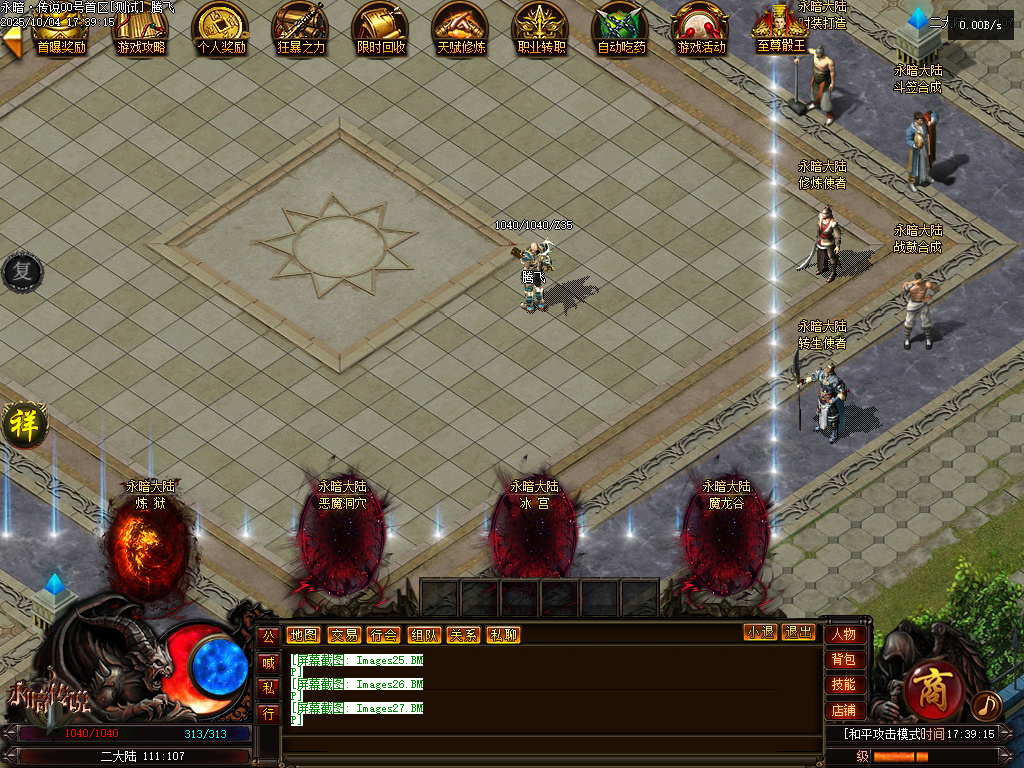
Task: Open the 天赋修炼 talent training icon
Action: click(461, 28)
